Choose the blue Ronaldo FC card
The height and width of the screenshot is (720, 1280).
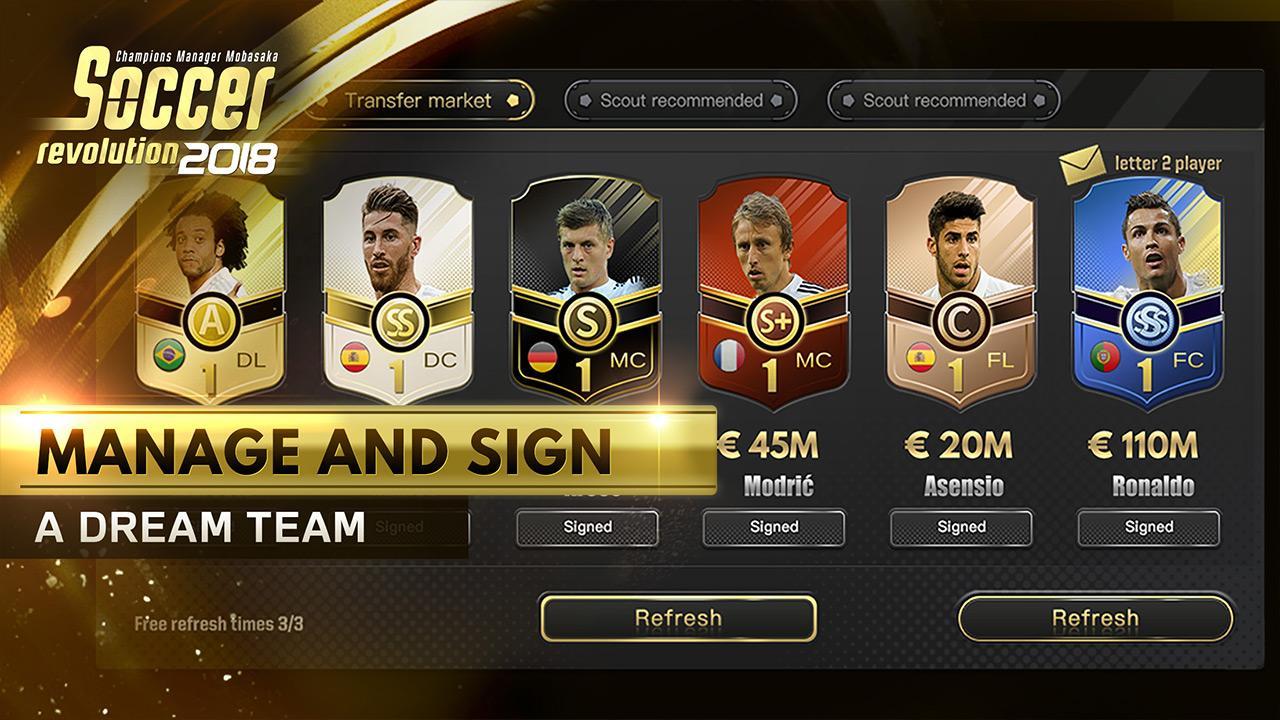(x=1148, y=290)
